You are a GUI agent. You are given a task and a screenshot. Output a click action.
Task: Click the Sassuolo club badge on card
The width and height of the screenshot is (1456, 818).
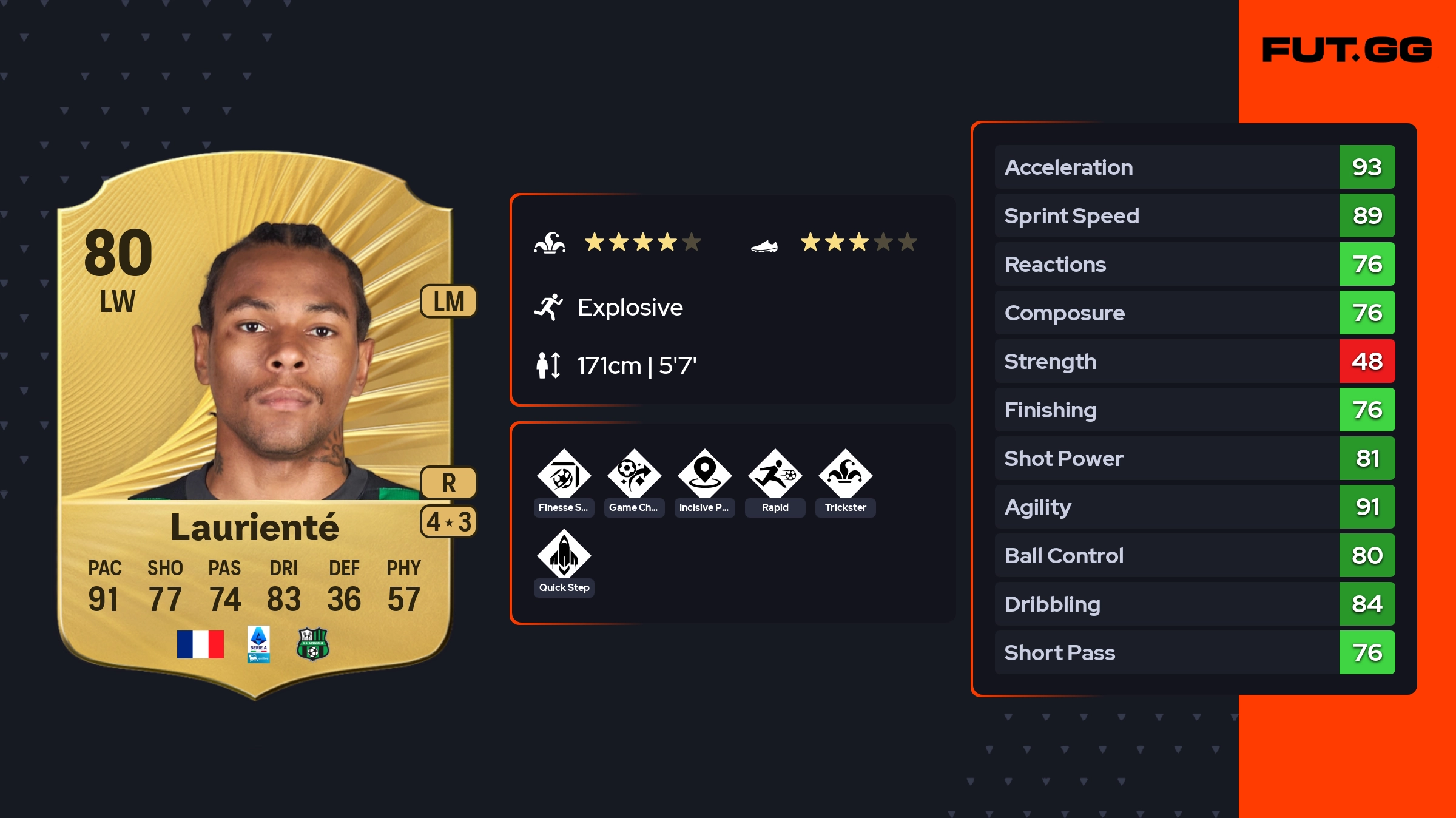pos(312,644)
